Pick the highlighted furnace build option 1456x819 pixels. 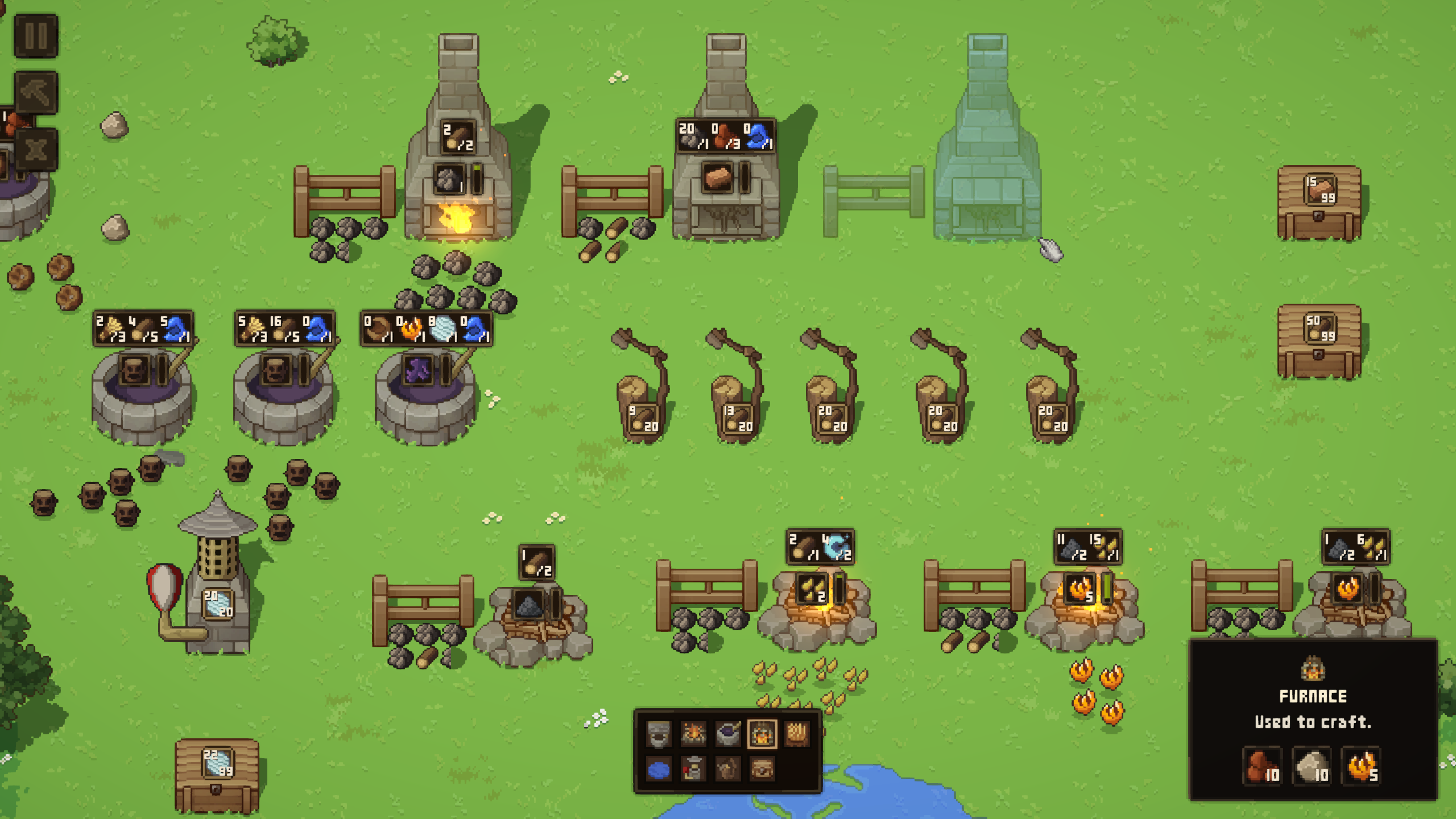pos(762,734)
